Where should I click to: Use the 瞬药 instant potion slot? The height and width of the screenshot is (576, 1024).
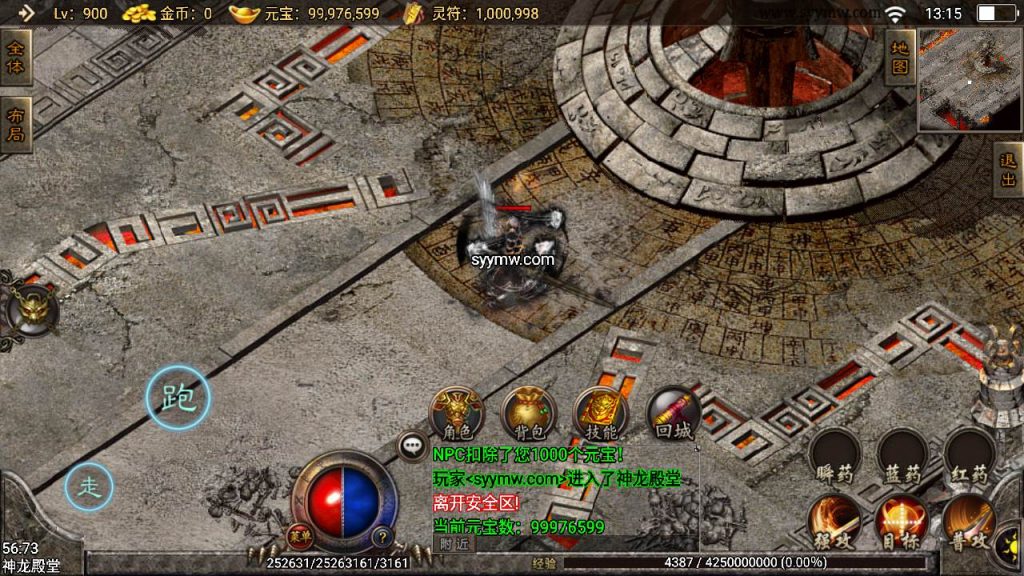tap(833, 455)
